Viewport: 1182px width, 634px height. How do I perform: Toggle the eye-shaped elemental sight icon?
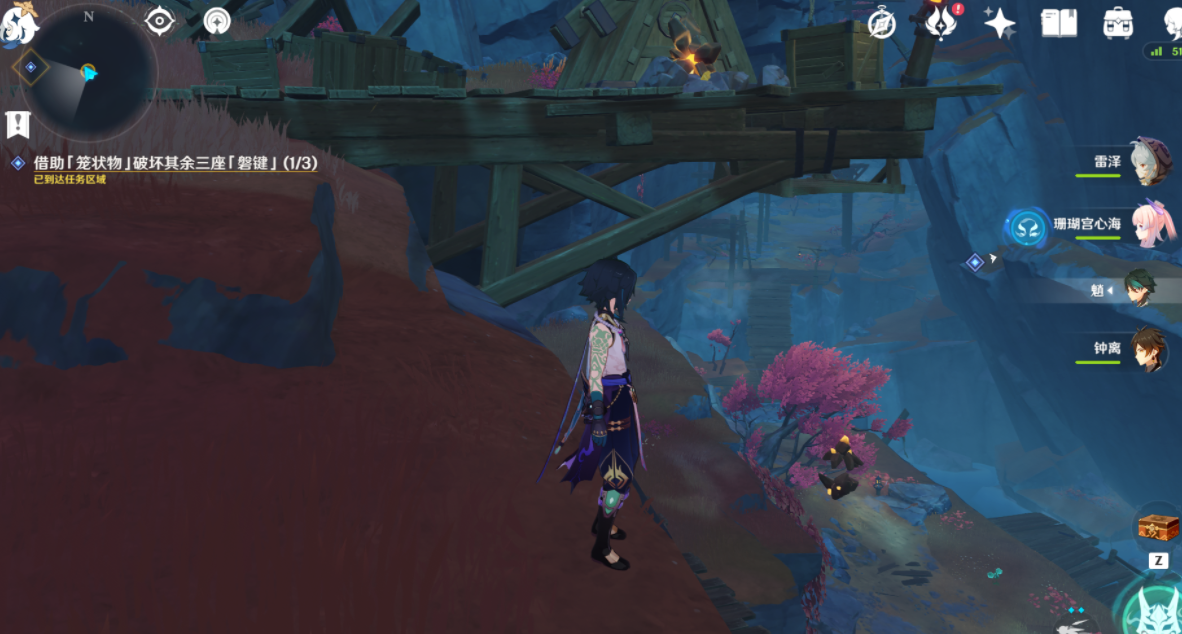(x=160, y=21)
